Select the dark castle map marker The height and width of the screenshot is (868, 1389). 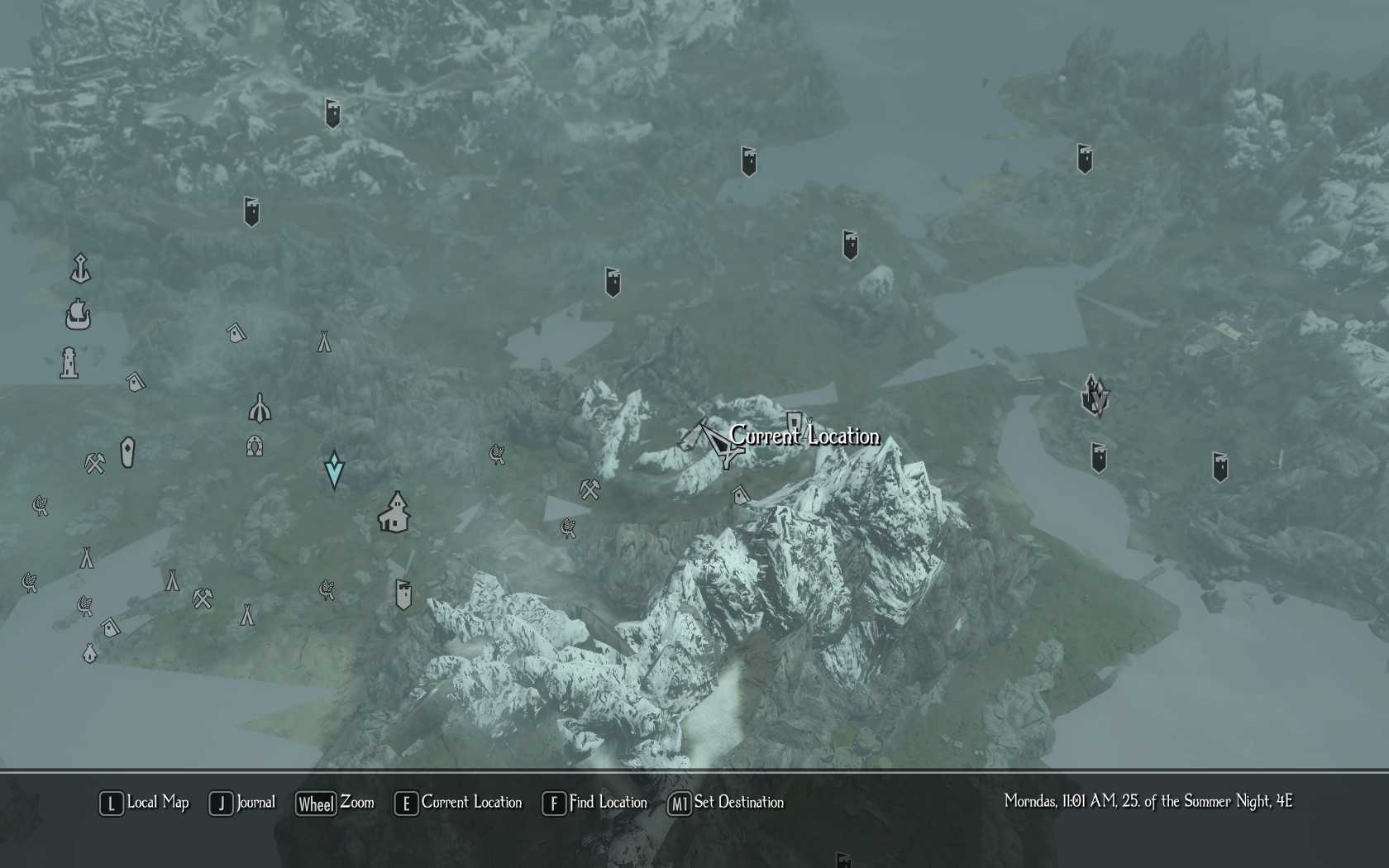pyautogui.click(x=1095, y=395)
